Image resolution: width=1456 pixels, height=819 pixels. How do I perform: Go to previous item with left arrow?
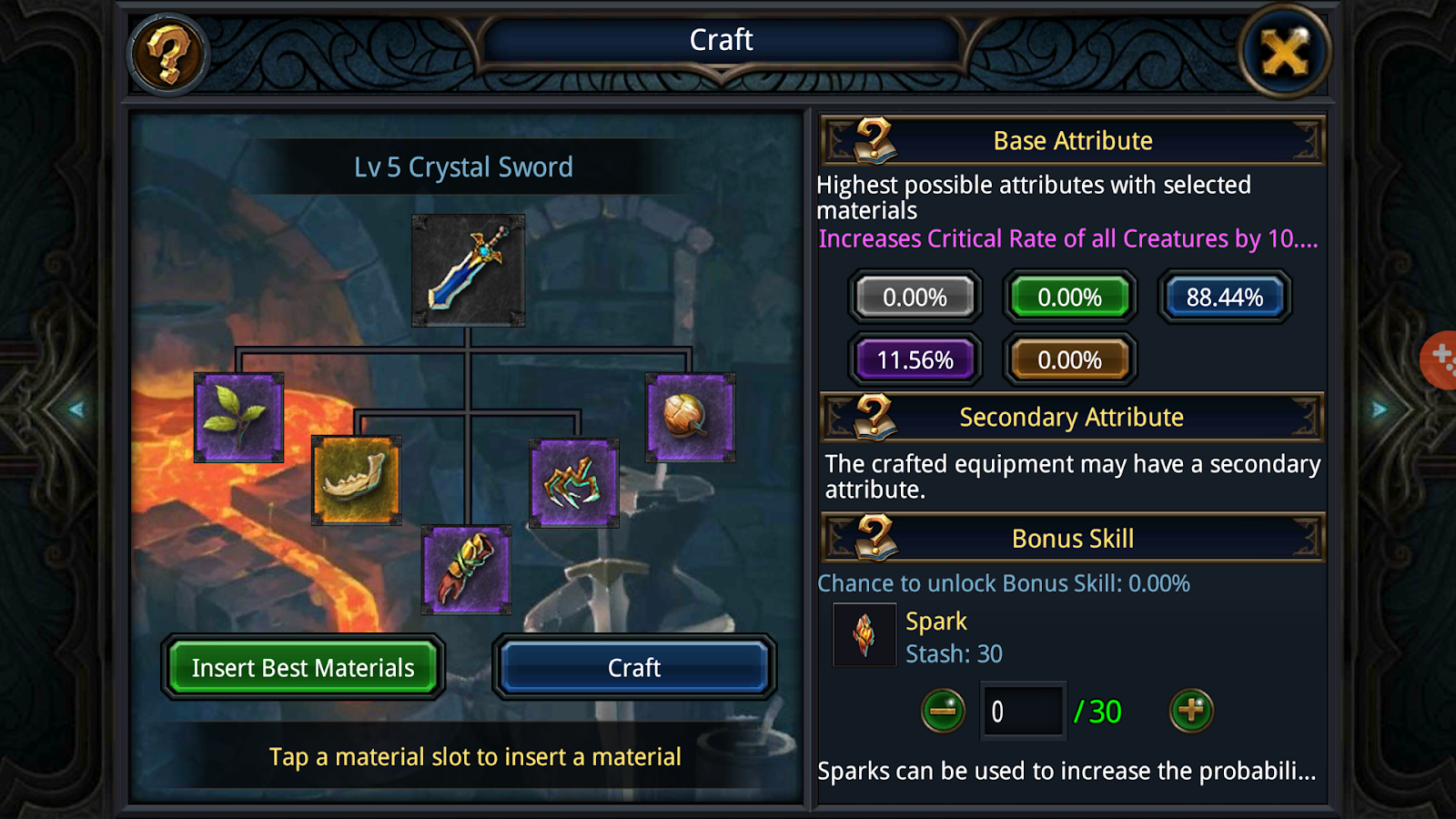tap(76, 409)
